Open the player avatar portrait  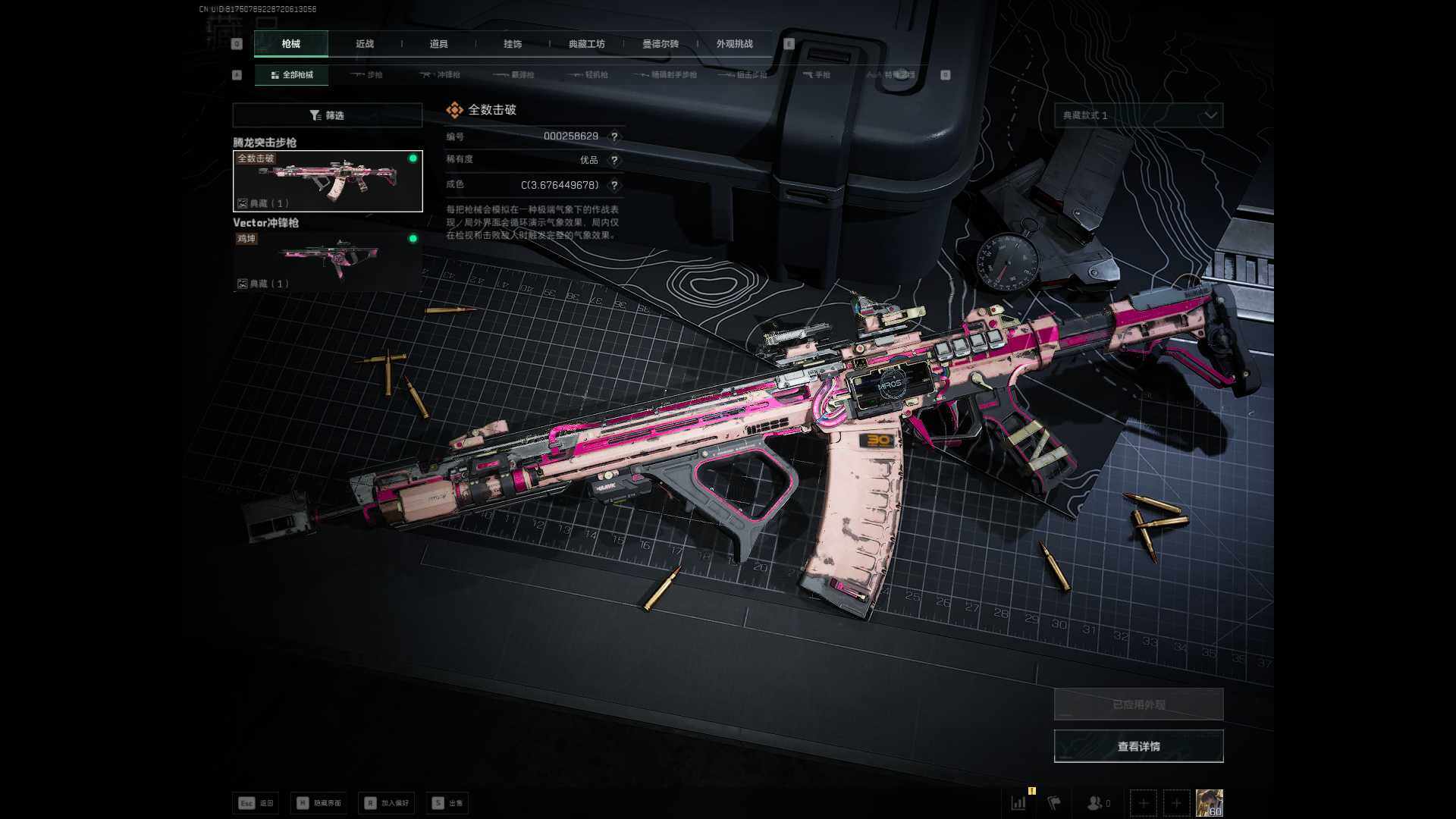point(1209,802)
